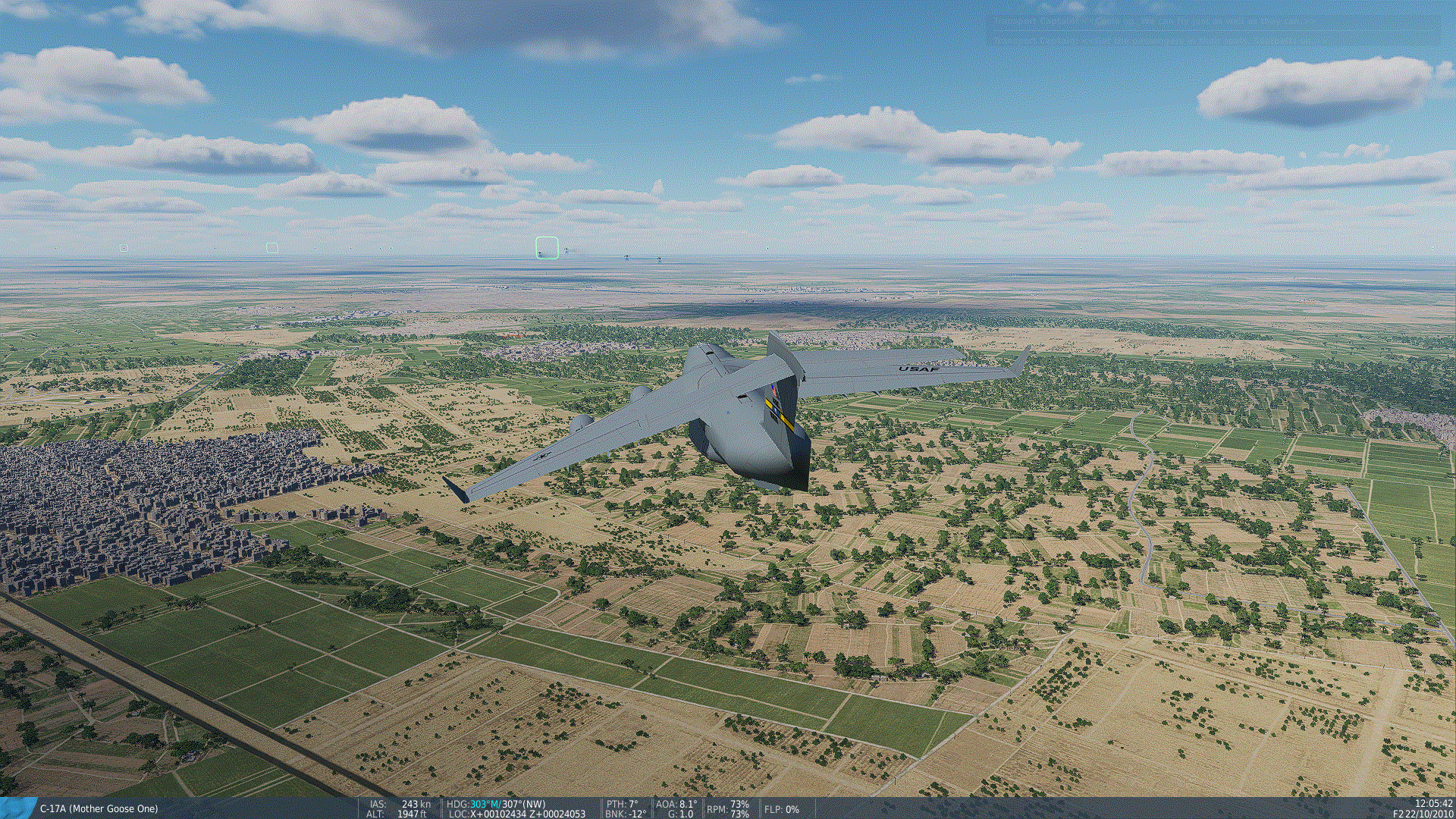Image resolution: width=1456 pixels, height=819 pixels.
Task: Click the AOA angle-of-attack indicator
Action: point(675,802)
